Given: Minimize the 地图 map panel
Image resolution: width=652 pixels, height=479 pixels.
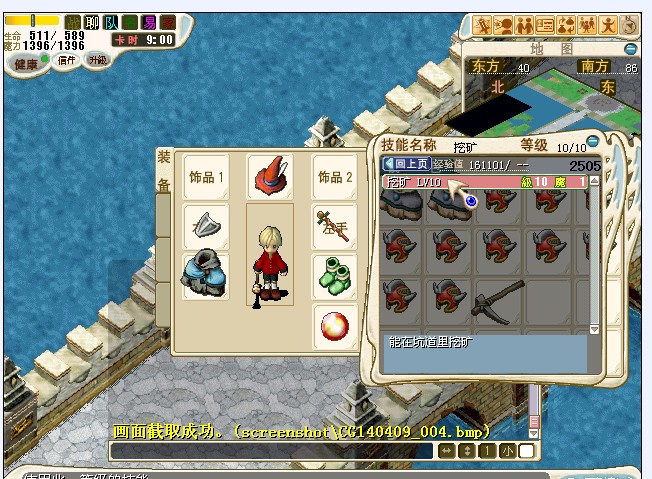Looking at the screenshot, I should tap(630, 47).
